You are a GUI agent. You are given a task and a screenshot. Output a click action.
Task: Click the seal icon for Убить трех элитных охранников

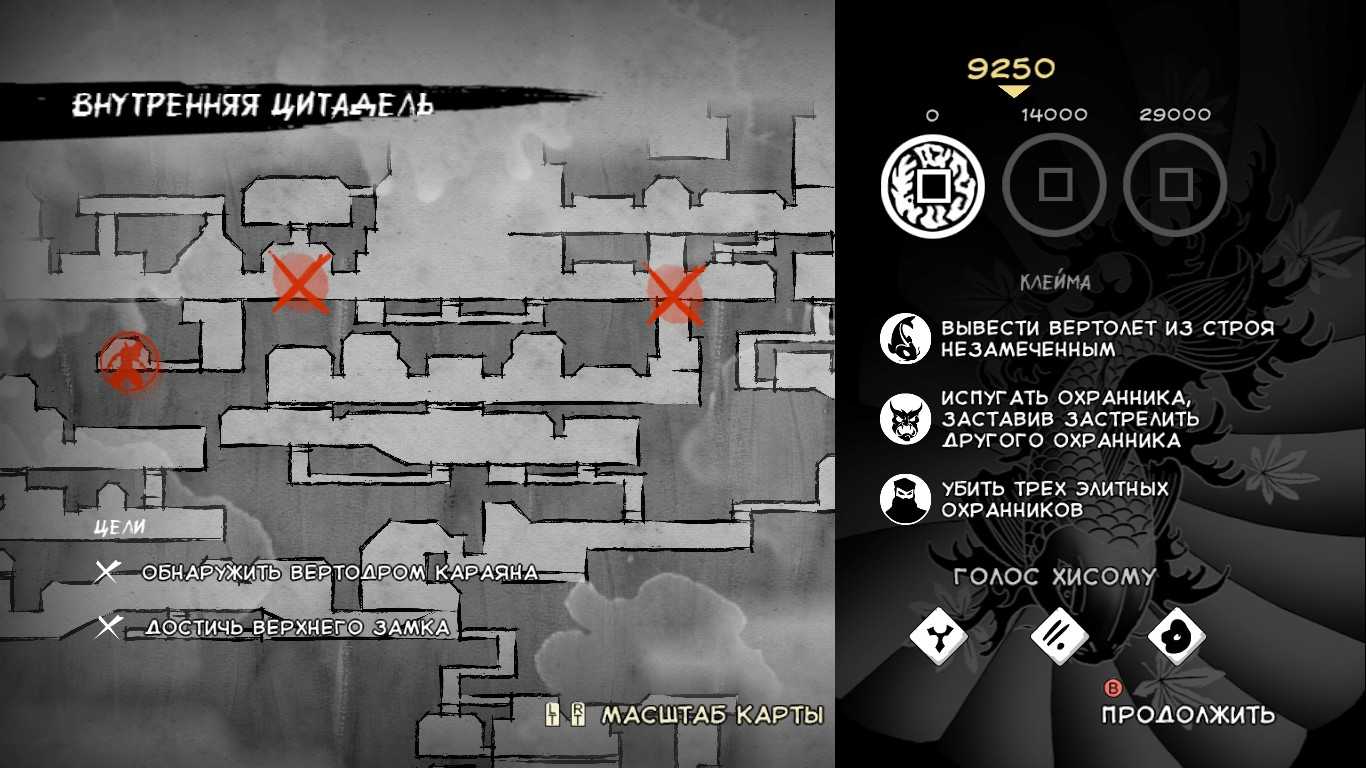click(x=905, y=499)
